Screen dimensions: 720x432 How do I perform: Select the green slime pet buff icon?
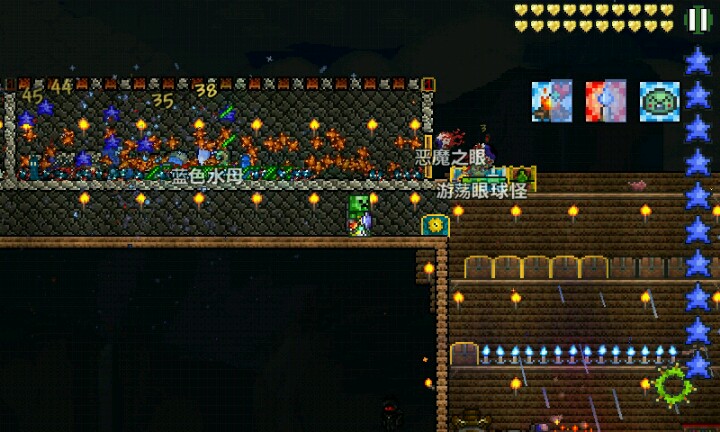pos(660,101)
